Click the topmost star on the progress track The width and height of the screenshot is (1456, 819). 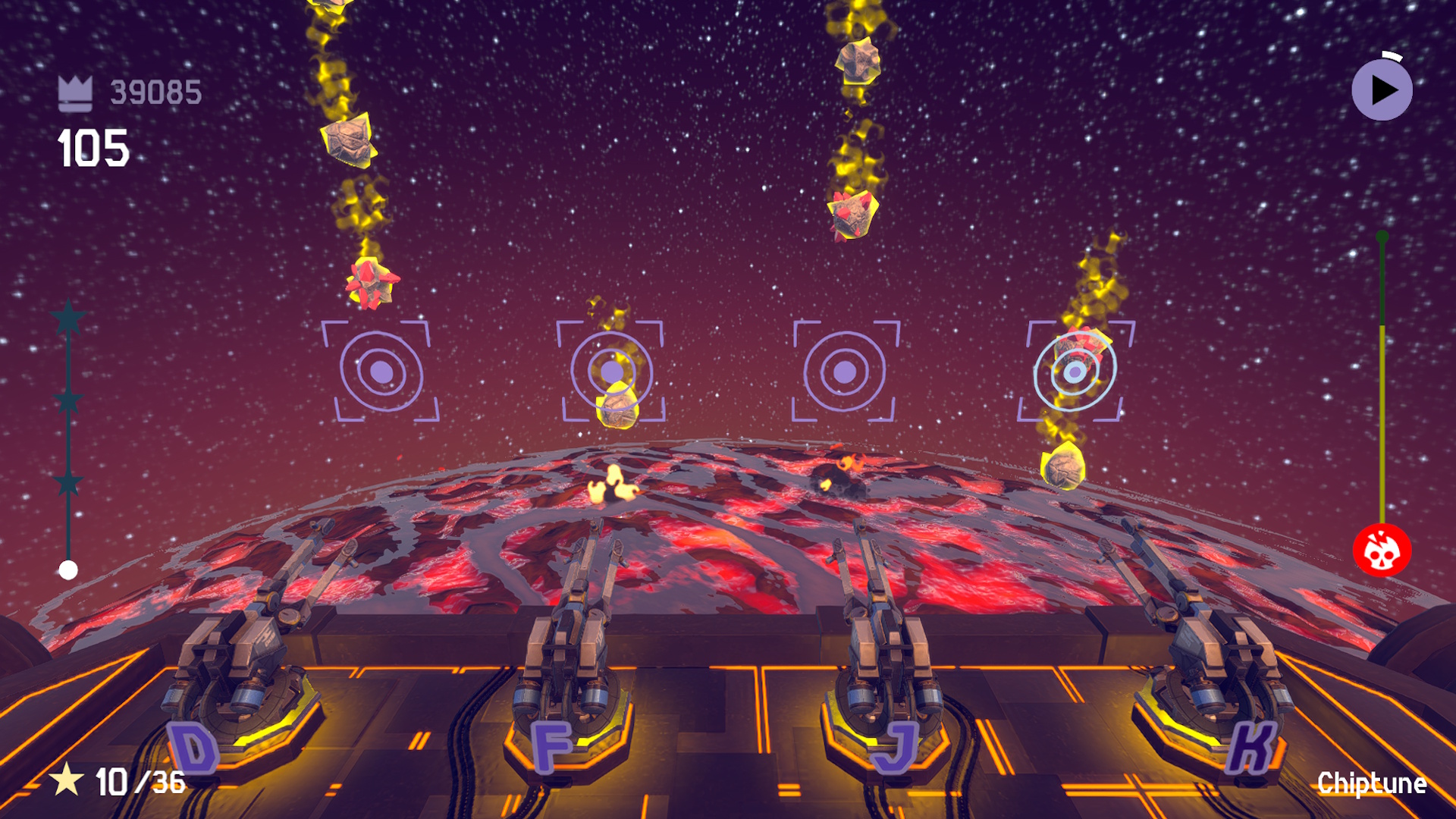pos(69,319)
